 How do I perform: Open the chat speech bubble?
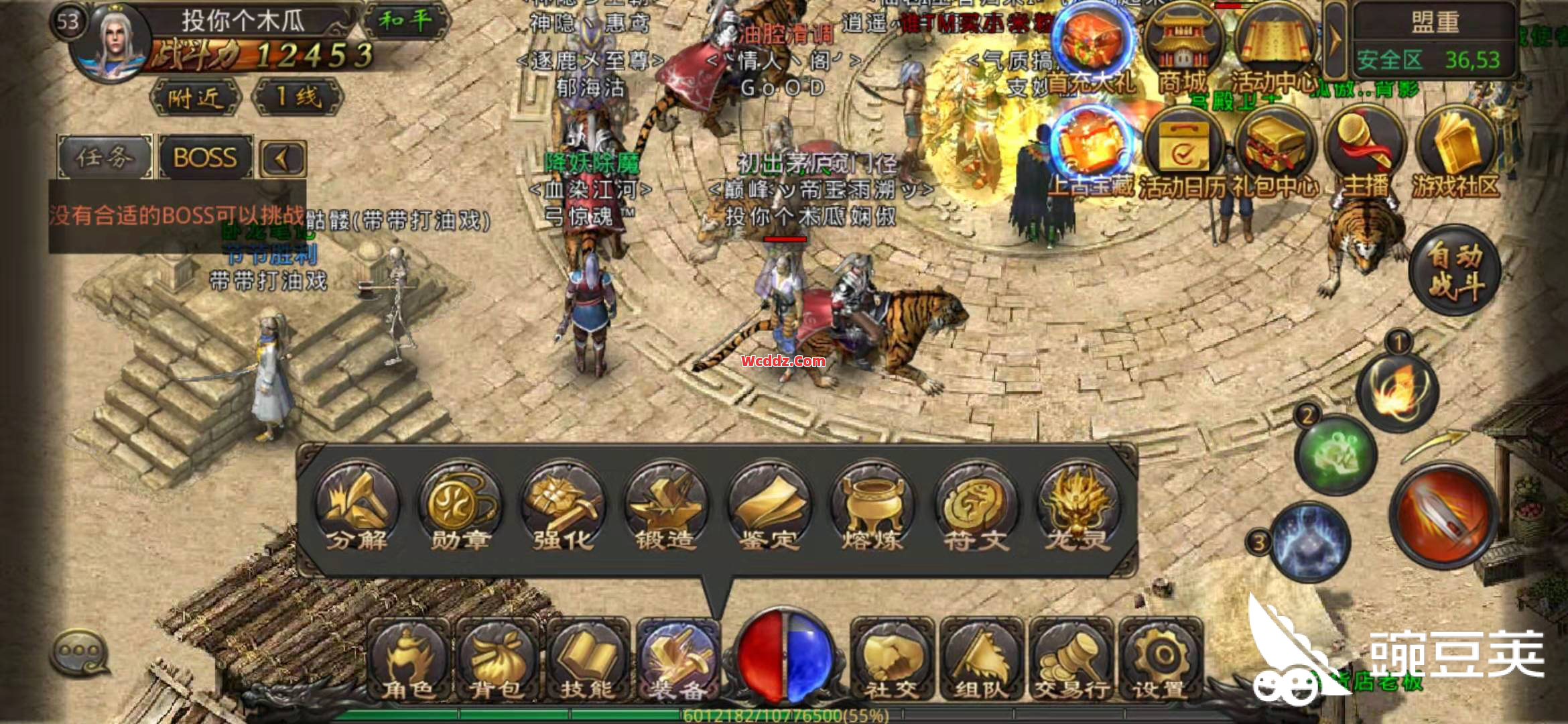click(80, 652)
